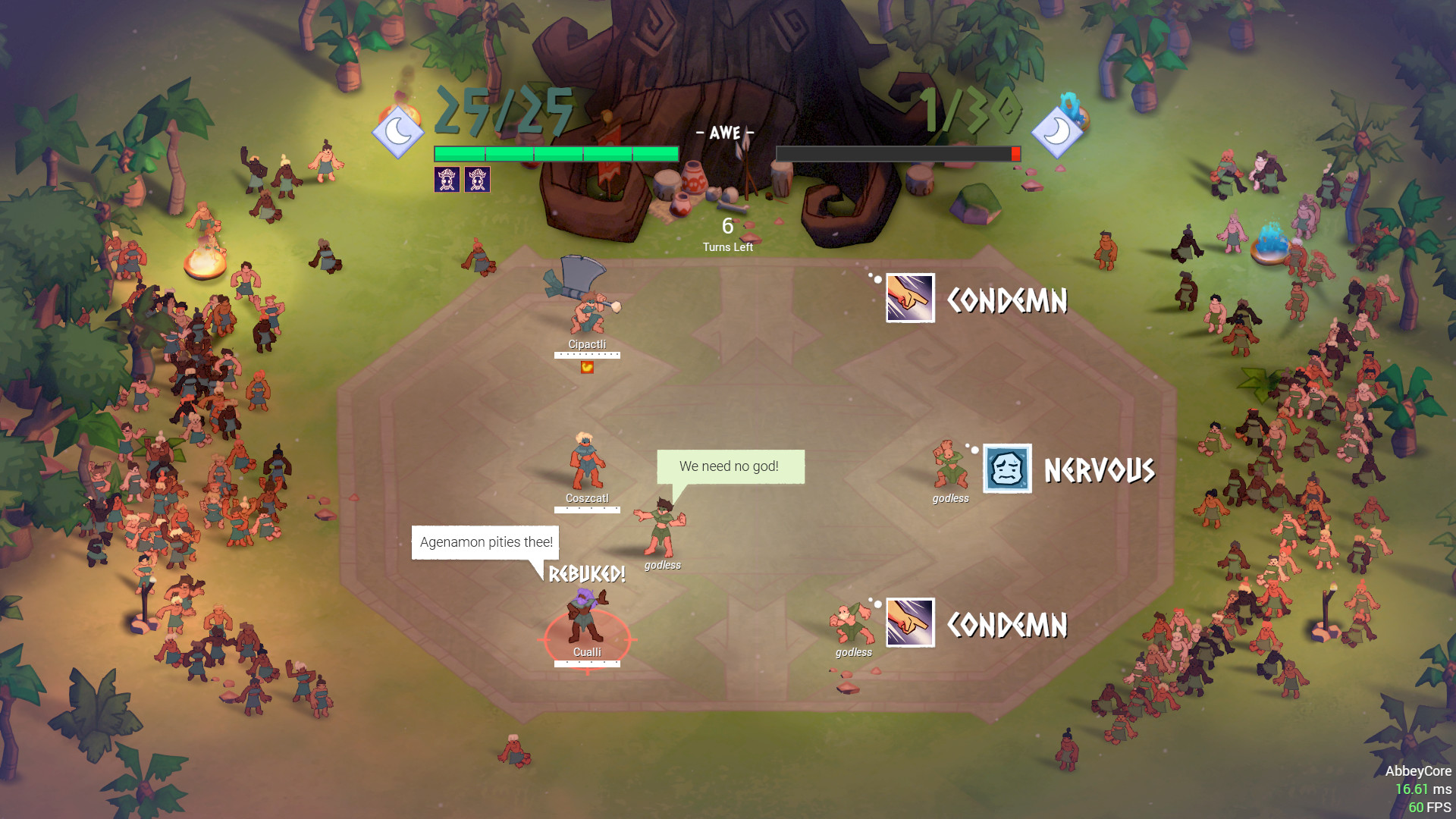Click the second warrior skull buff icon
Screen dimensions: 1456x819
coord(478,179)
